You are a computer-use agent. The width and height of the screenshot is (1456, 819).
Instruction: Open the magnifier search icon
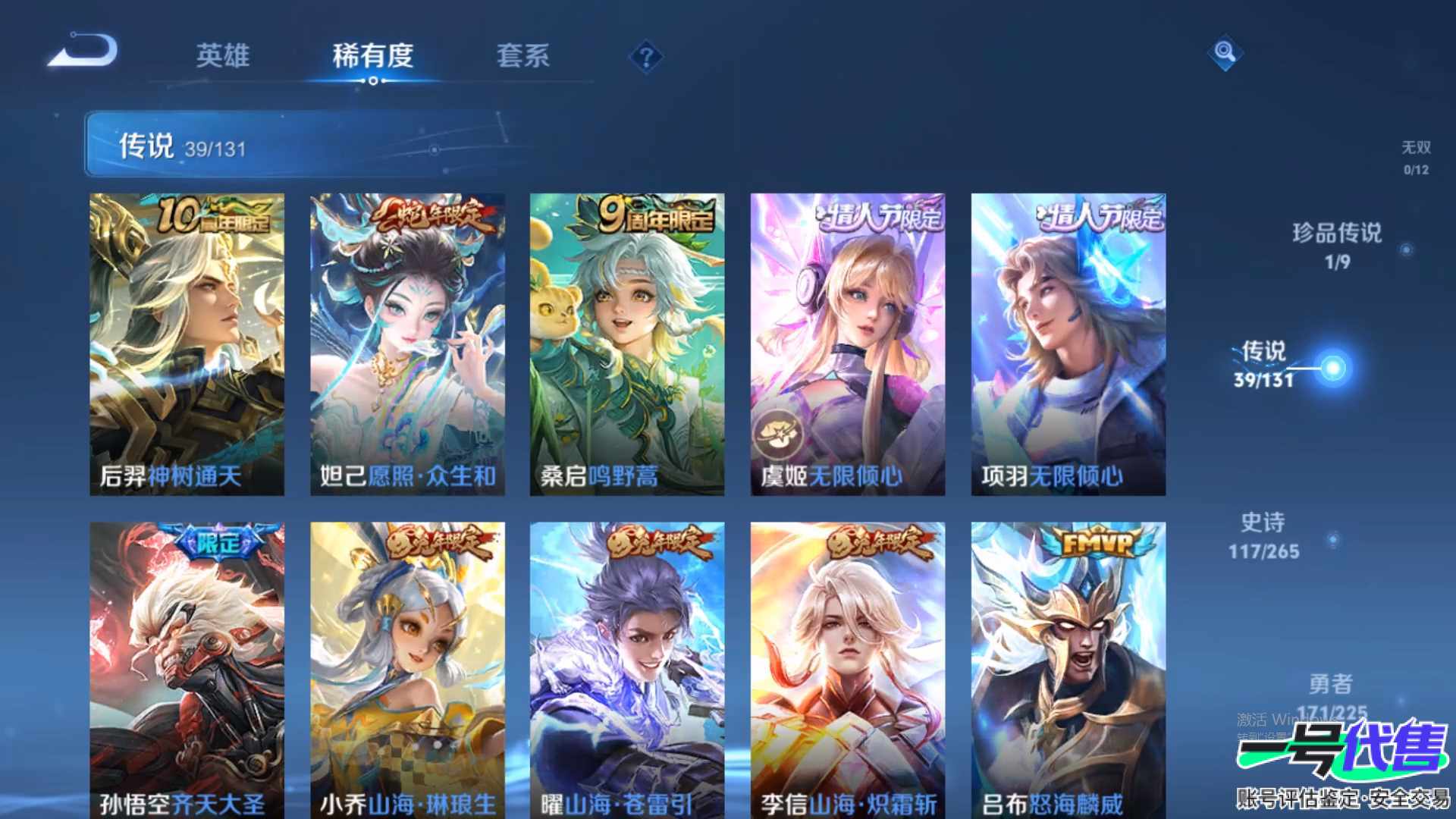1224,52
